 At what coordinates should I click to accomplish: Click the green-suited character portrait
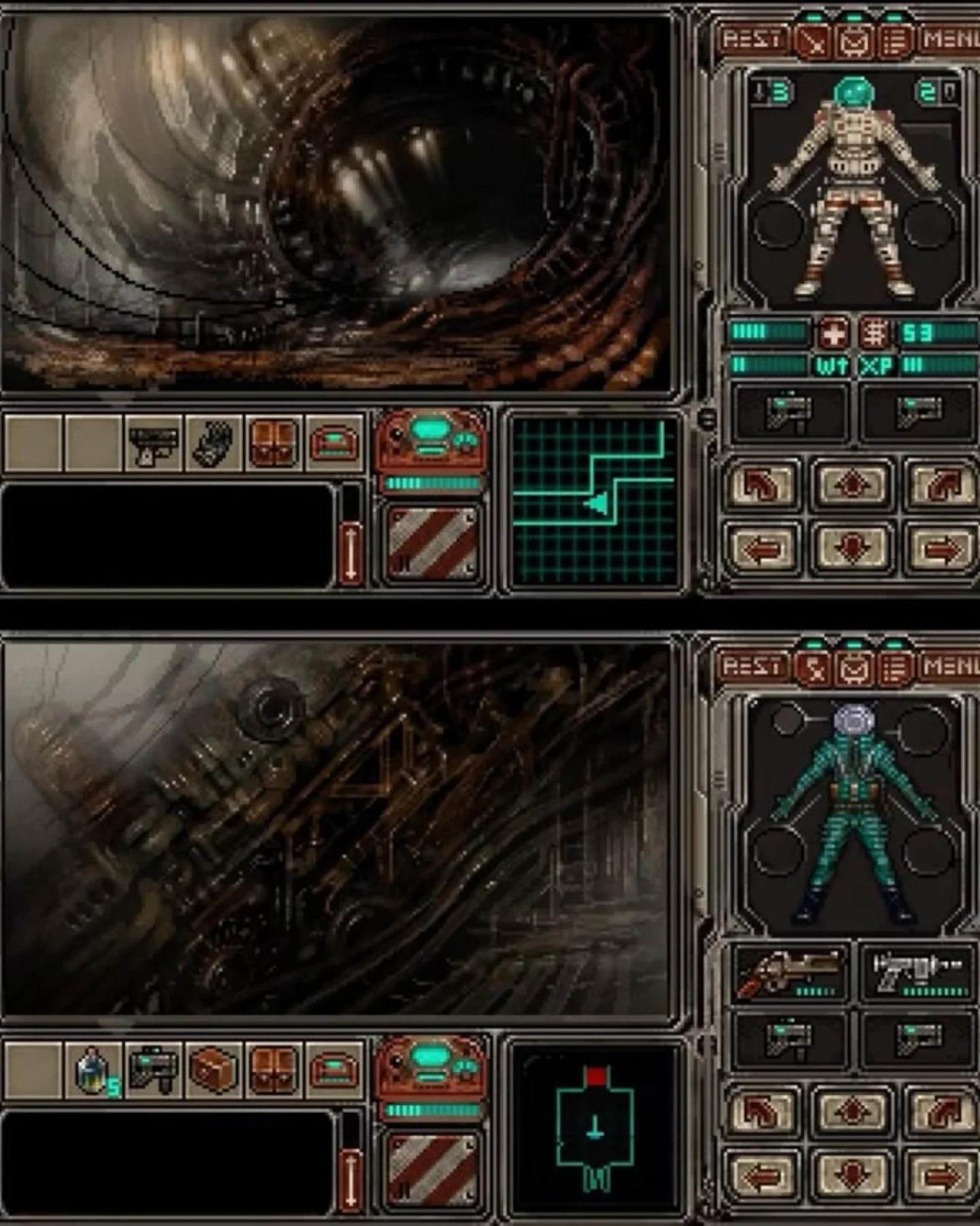[853, 813]
